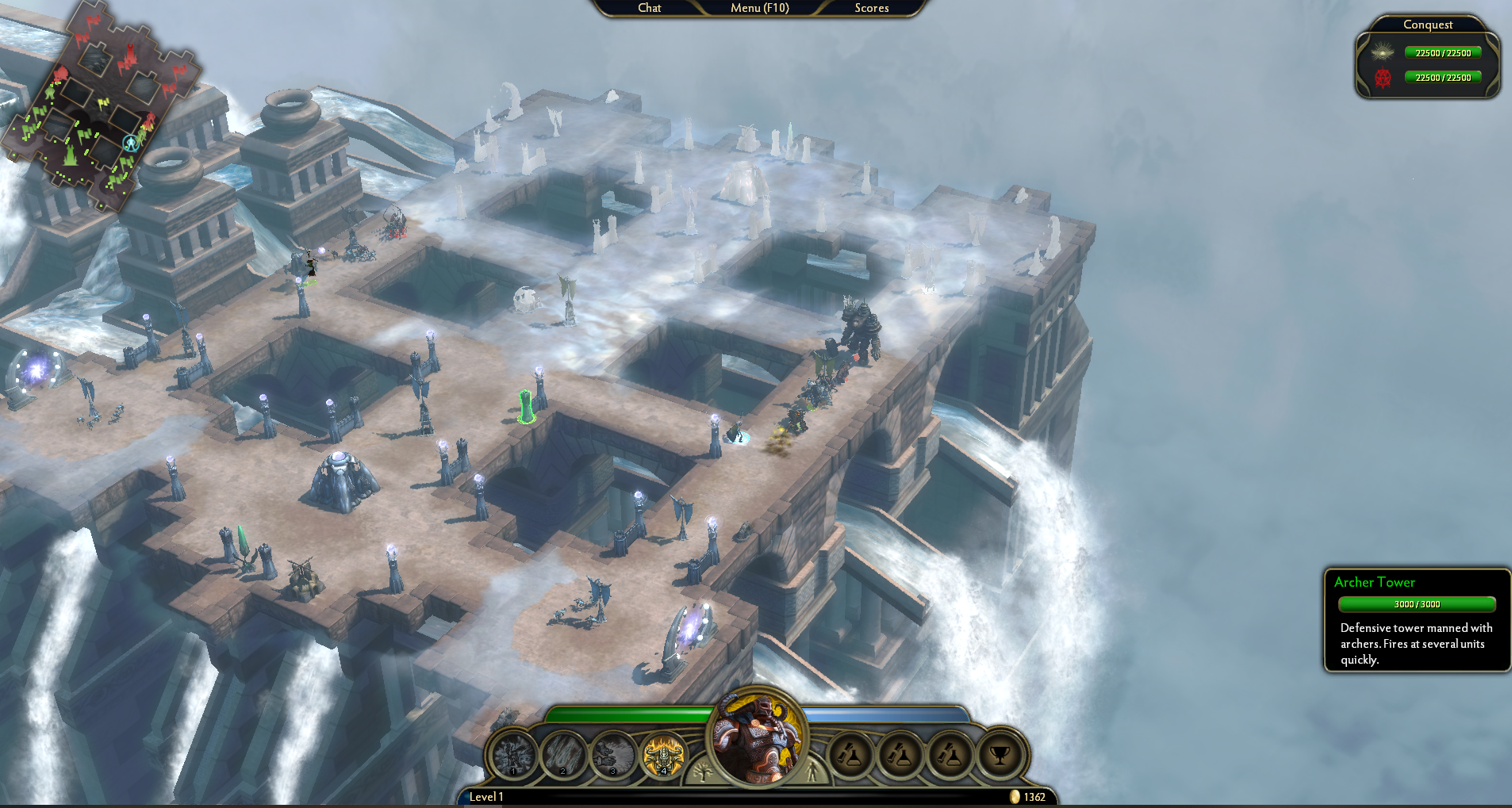Activate ability 2, the falling streaks icon
Image resolution: width=1512 pixels, height=808 pixels.
(x=563, y=754)
